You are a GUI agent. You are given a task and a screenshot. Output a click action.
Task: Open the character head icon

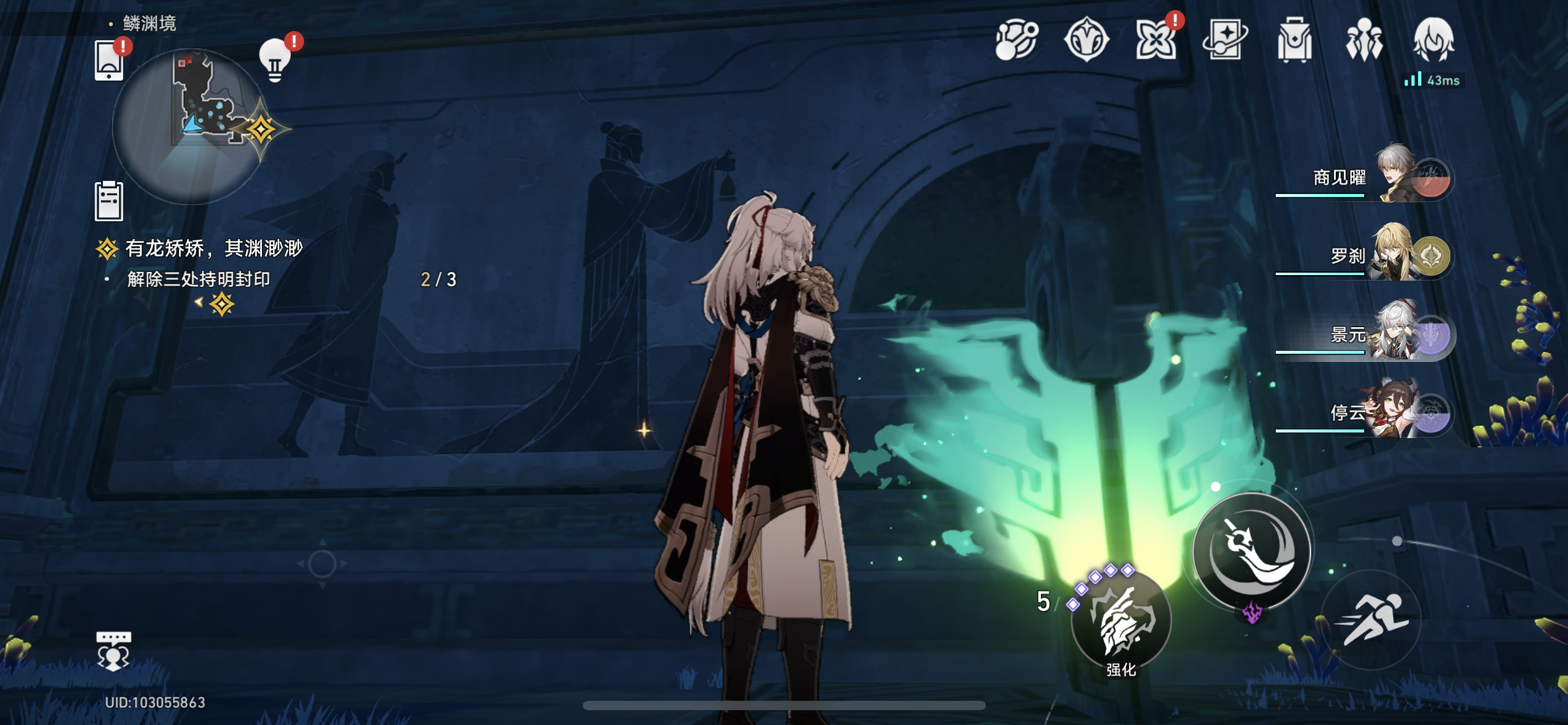1433,40
